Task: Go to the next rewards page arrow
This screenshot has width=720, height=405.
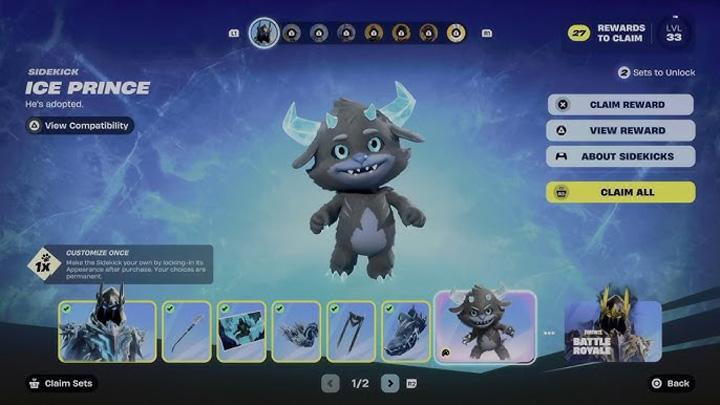Action: (x=390, y=383)
